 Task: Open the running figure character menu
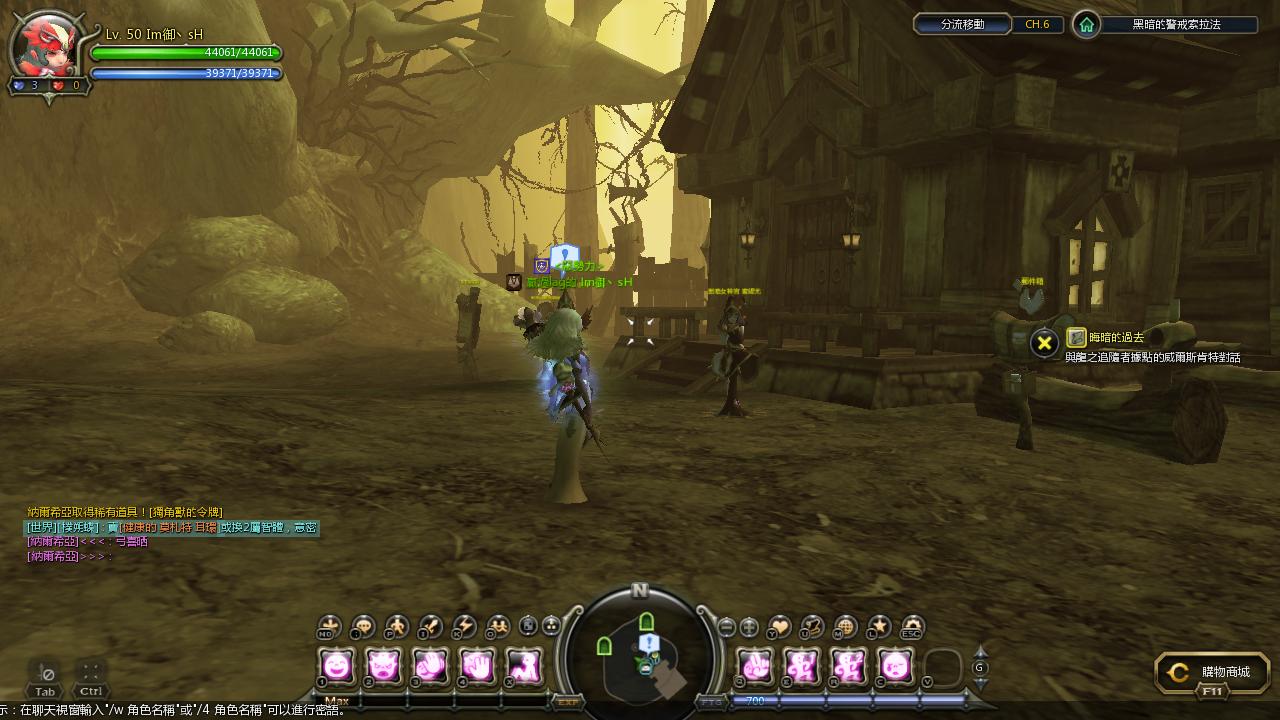coord(397,627)
